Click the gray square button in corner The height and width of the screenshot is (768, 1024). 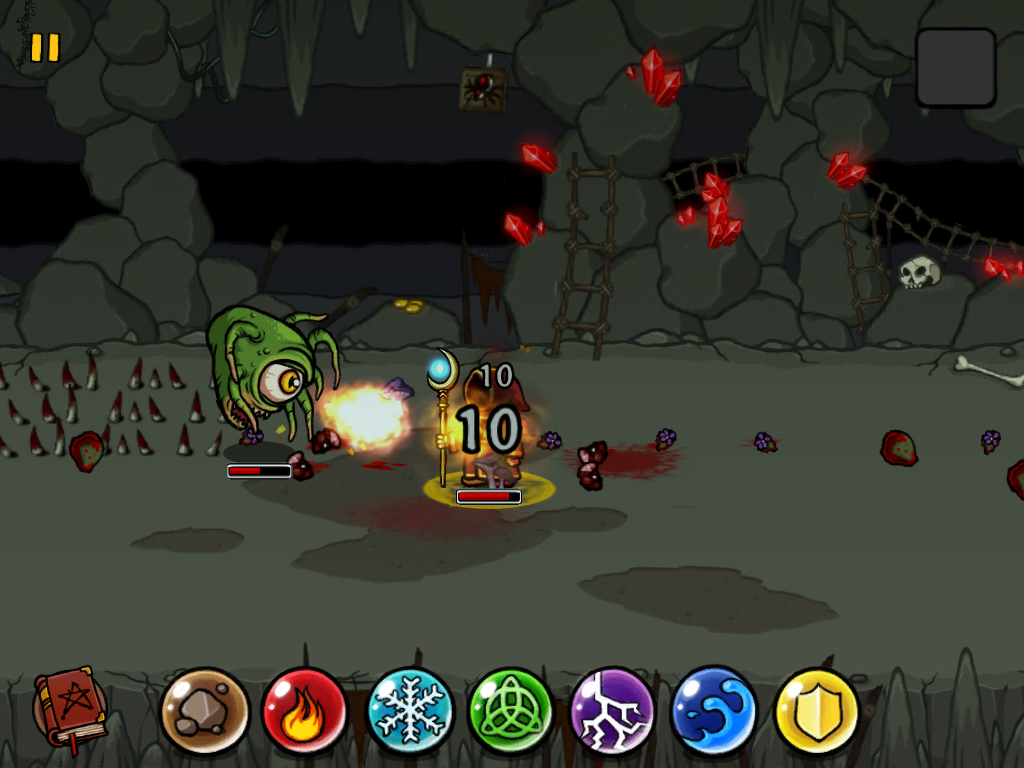(x=956, y=67)
